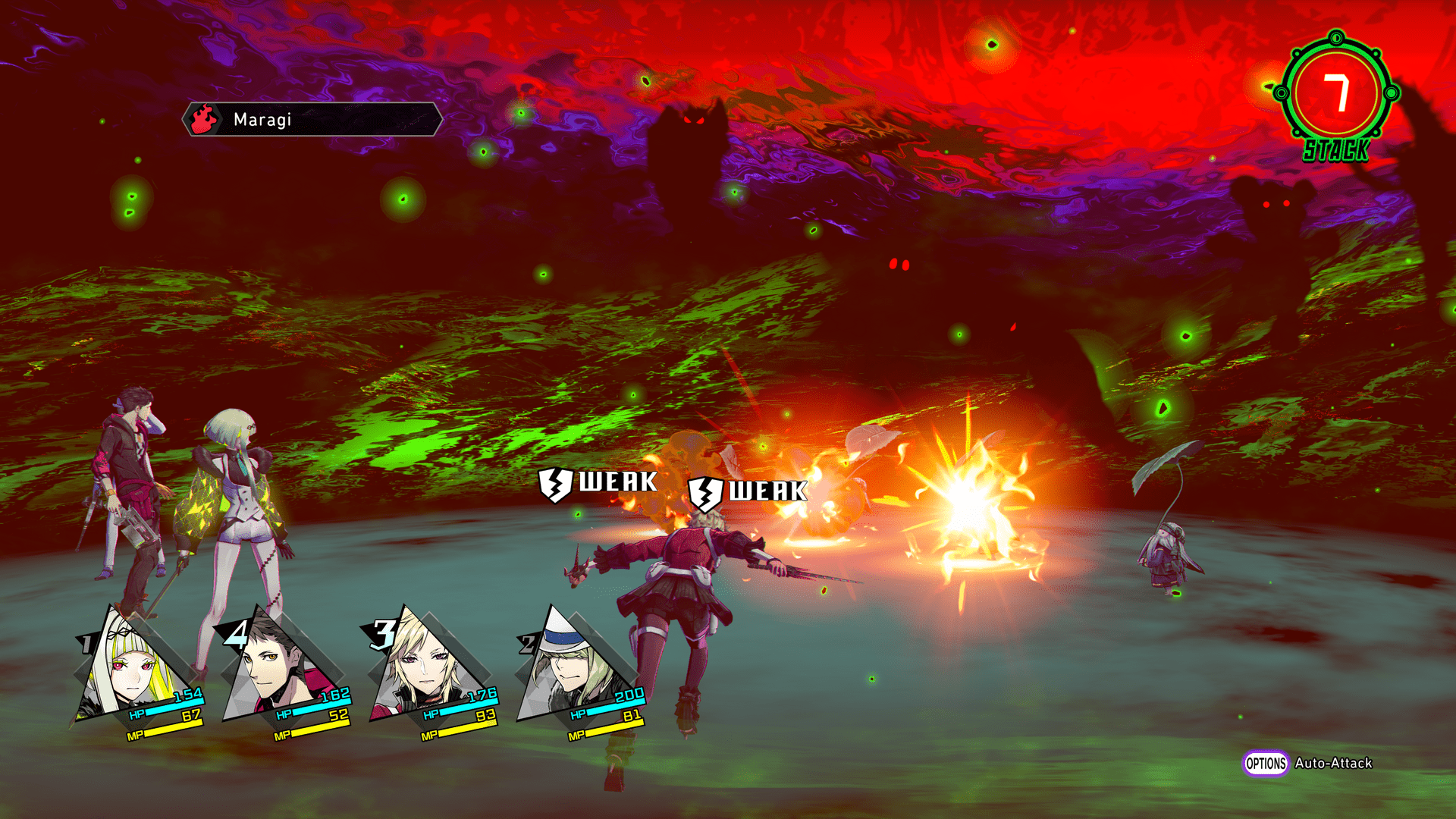Image resolution: width=1456 pixels, height=819 pixels.
Task: Toggle the Auto-Attack option
Action: [1308, 764]
